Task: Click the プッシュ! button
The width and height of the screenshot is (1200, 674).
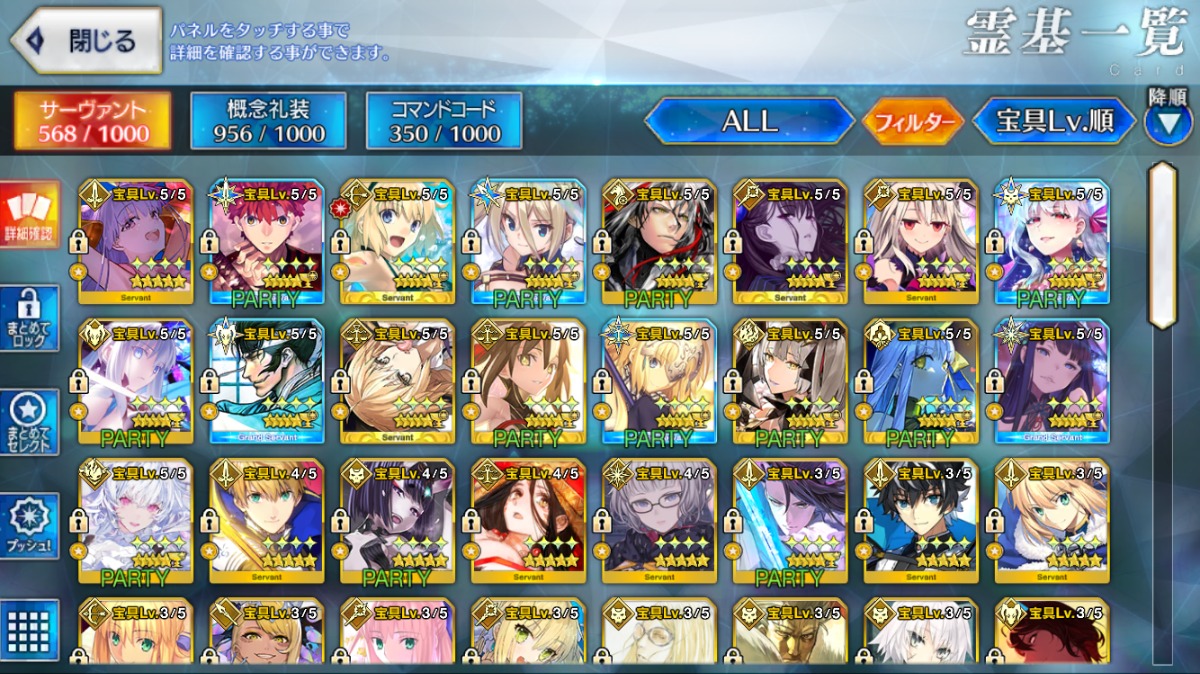Action: point(30,525)
